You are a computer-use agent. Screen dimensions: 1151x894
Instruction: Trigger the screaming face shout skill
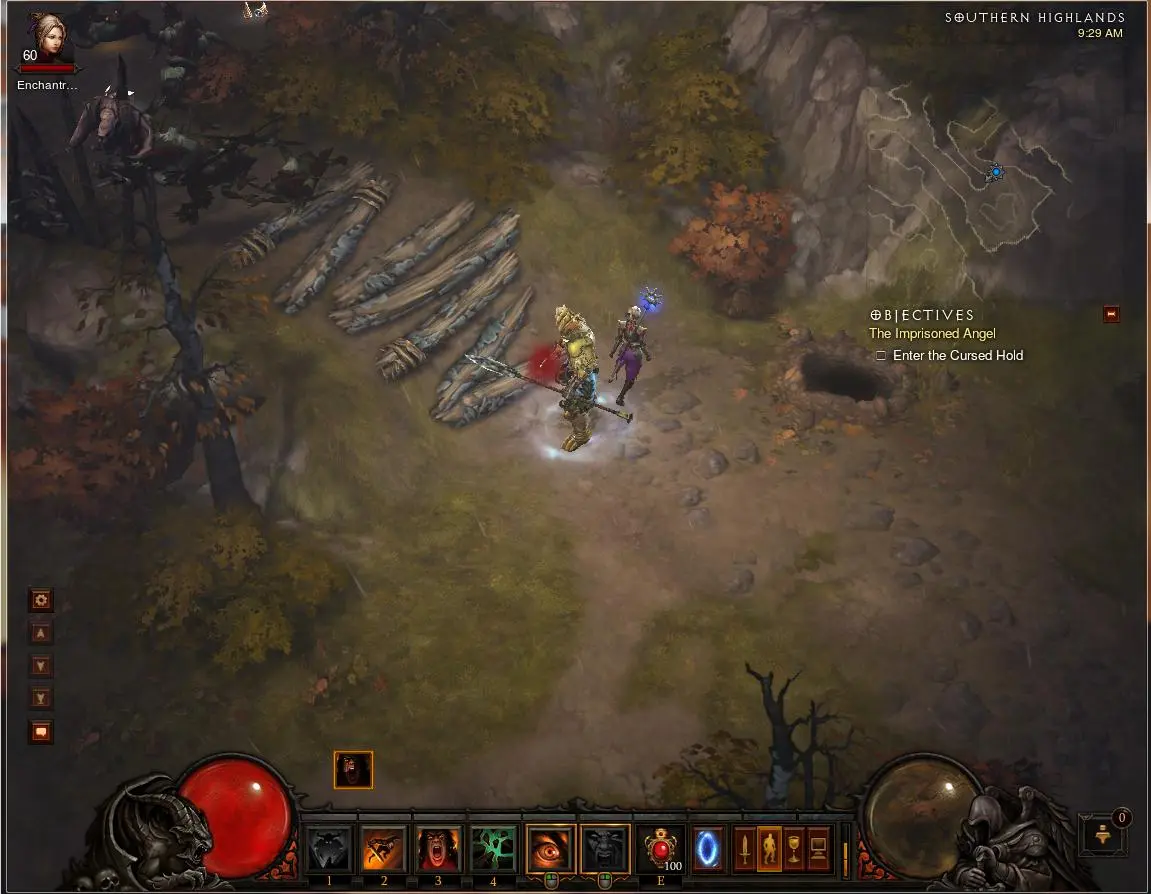[x=438, y=848]
